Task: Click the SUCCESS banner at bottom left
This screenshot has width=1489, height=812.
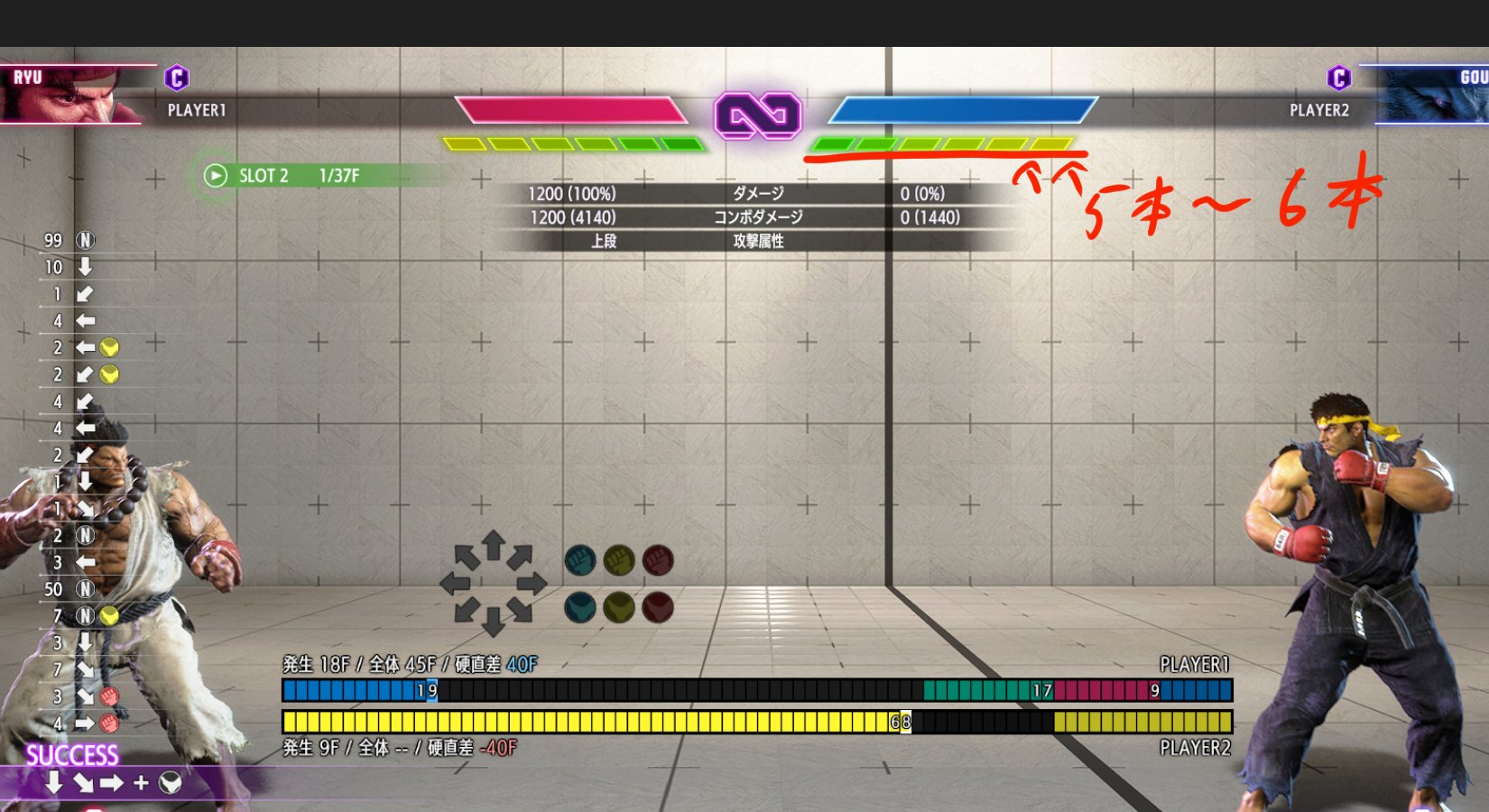Action: coord(72,752)
